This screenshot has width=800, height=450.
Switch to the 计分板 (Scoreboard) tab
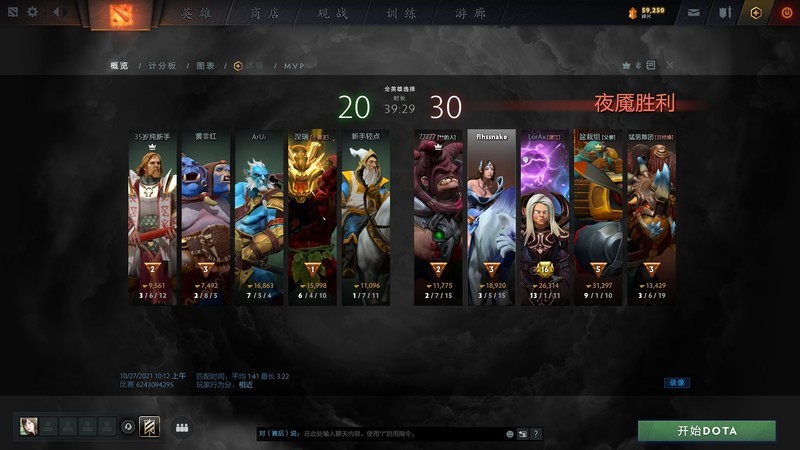[x=162, y=65]
